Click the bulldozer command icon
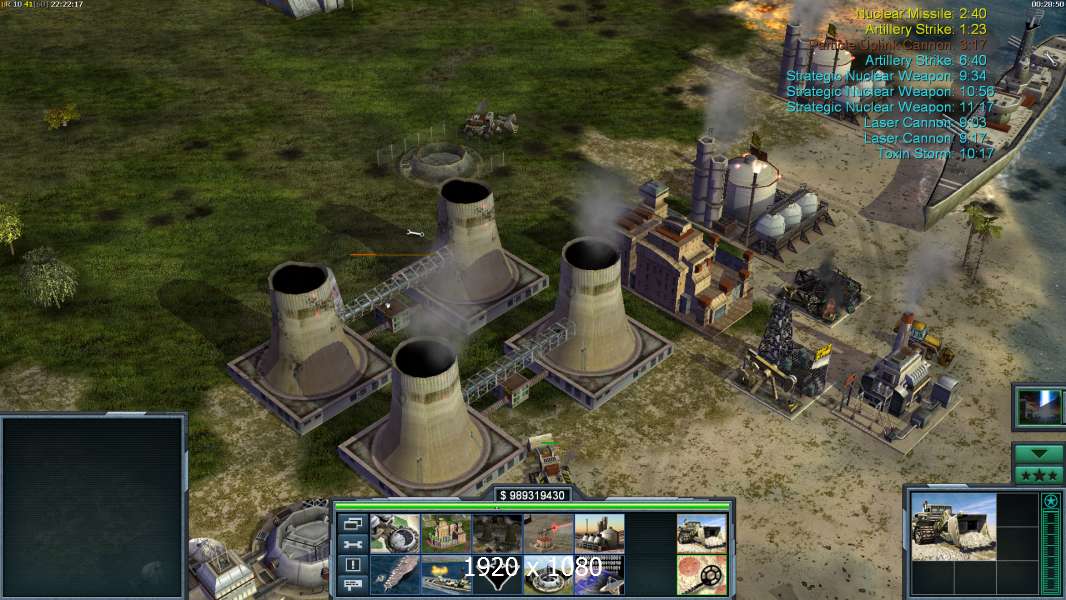 701,534
